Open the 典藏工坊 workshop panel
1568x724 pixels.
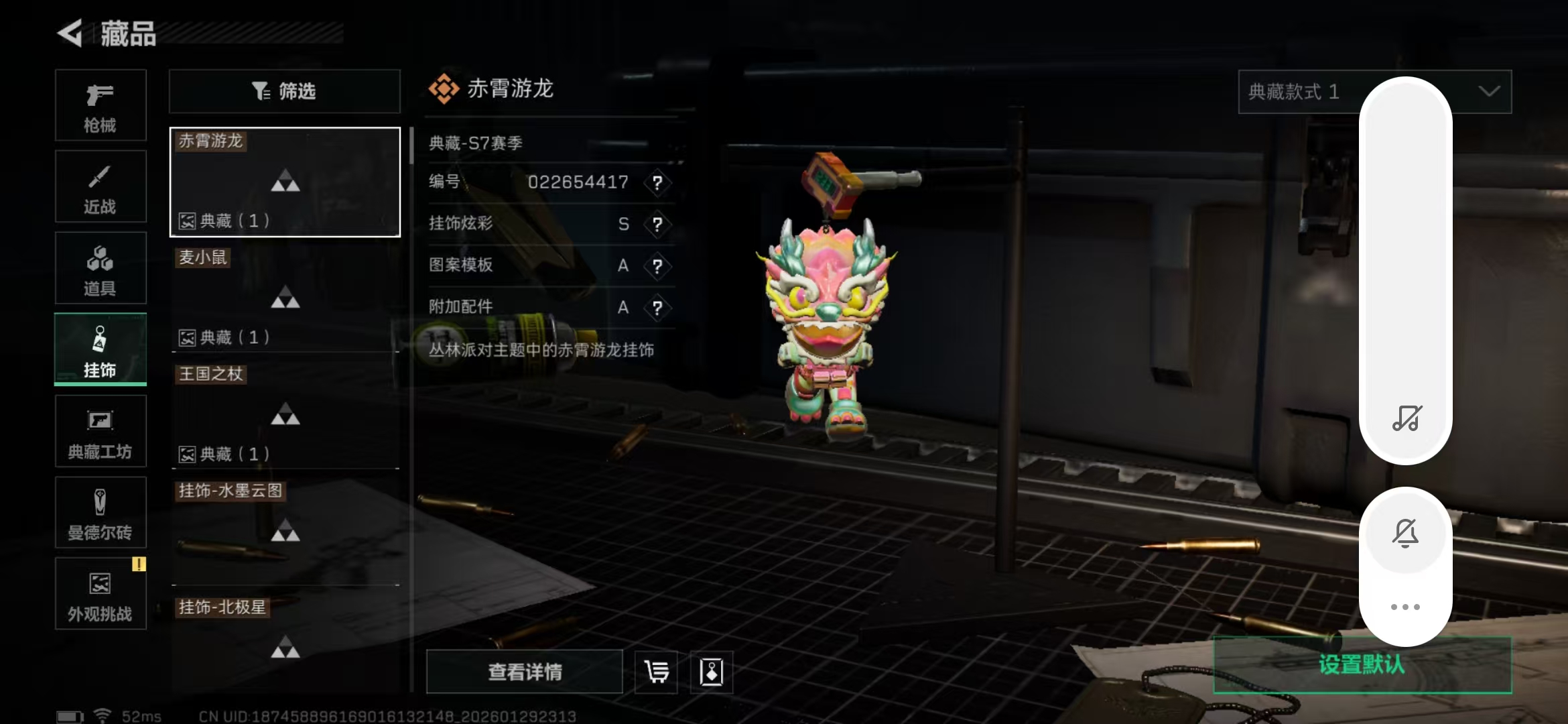[101, 431]
